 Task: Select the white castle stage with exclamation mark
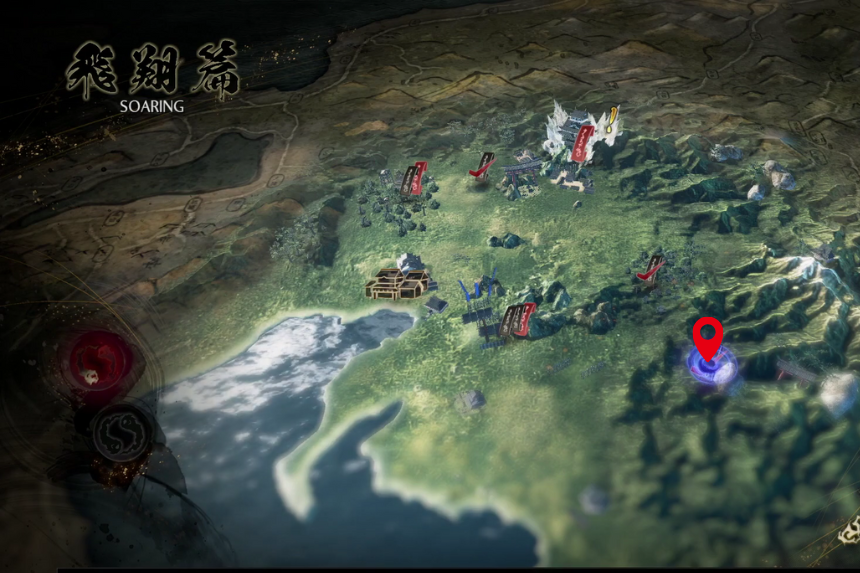pos(578,136)
